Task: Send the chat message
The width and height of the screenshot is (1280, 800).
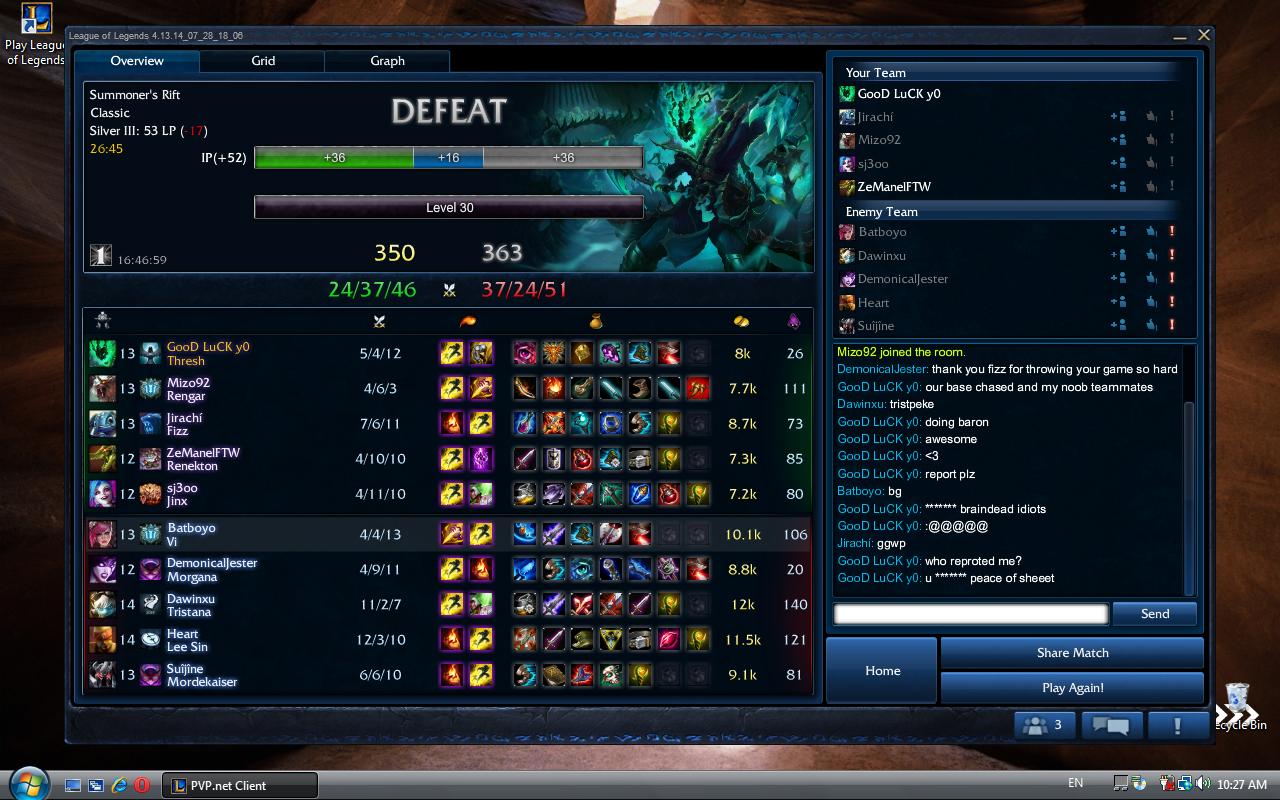Action: coord(1154,614)
